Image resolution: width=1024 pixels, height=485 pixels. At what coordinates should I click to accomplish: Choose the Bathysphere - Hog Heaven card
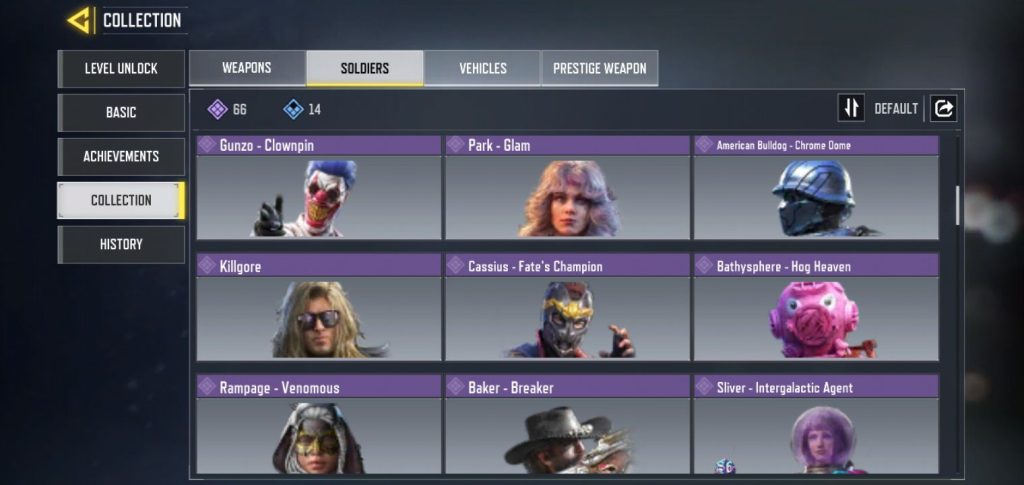816,307
